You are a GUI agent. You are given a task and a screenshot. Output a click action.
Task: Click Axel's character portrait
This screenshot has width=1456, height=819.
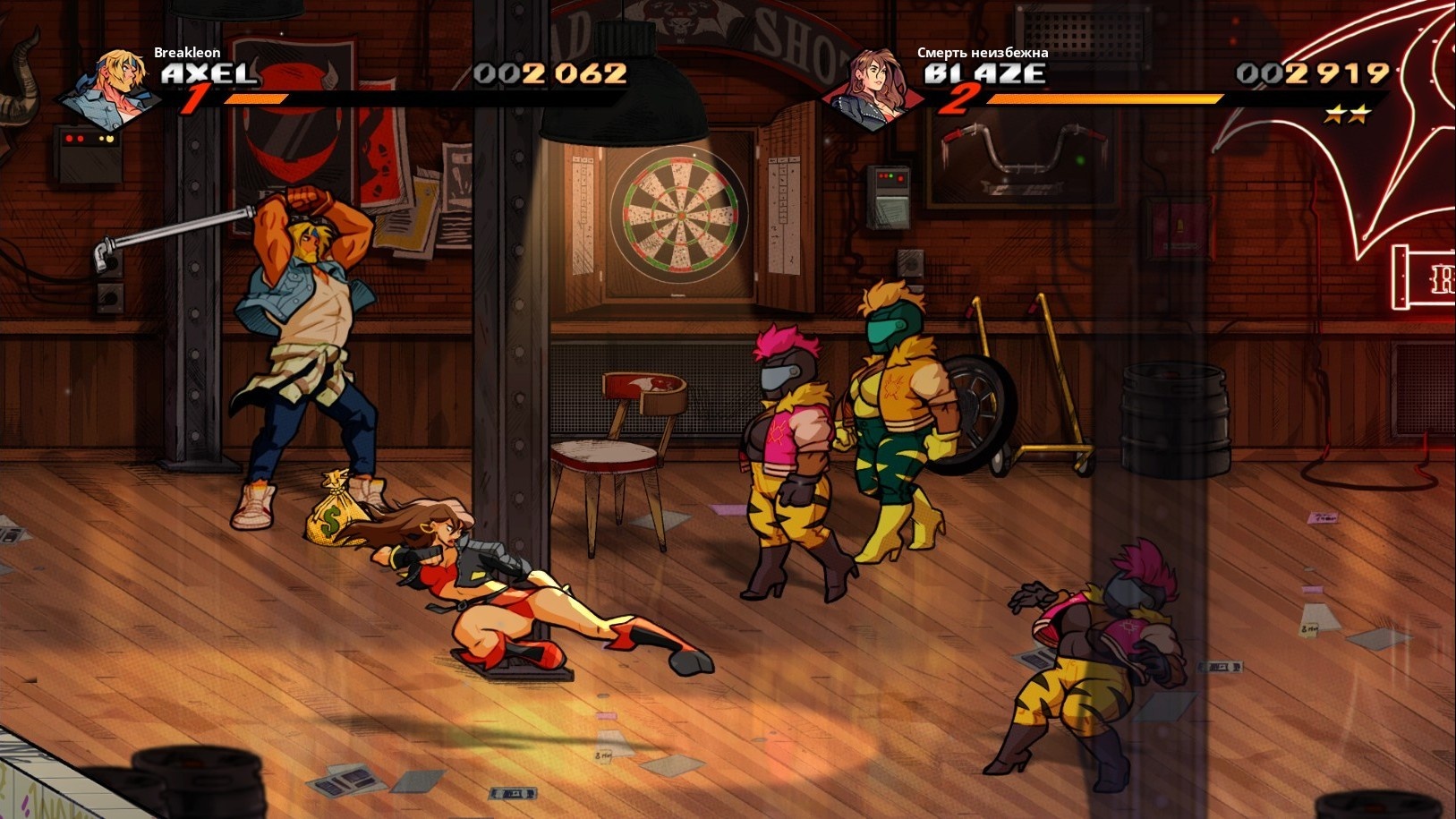113,88
